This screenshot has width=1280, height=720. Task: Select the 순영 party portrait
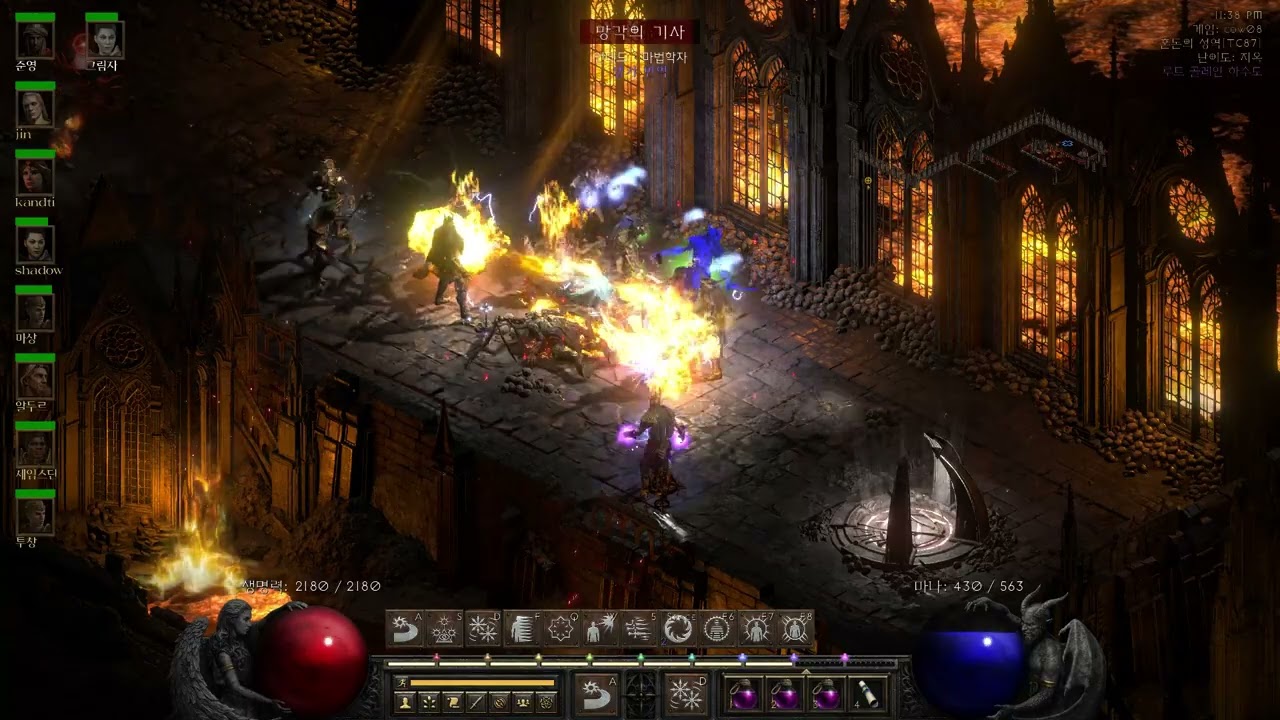pos(35,40)
